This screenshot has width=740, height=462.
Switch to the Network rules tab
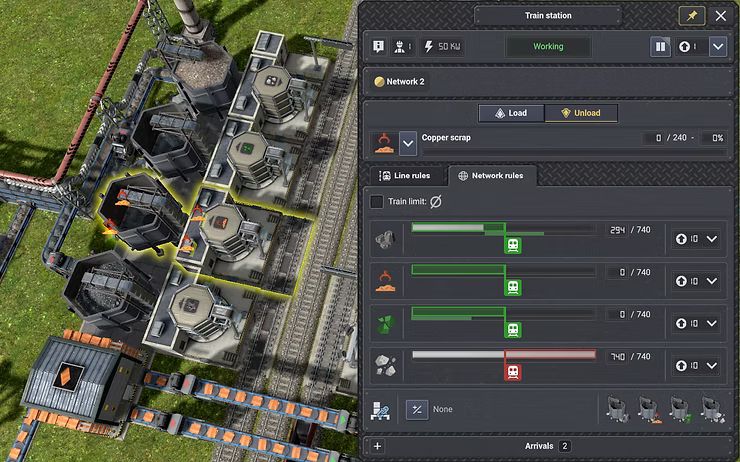pyautogui.click(x=492, y=175)
